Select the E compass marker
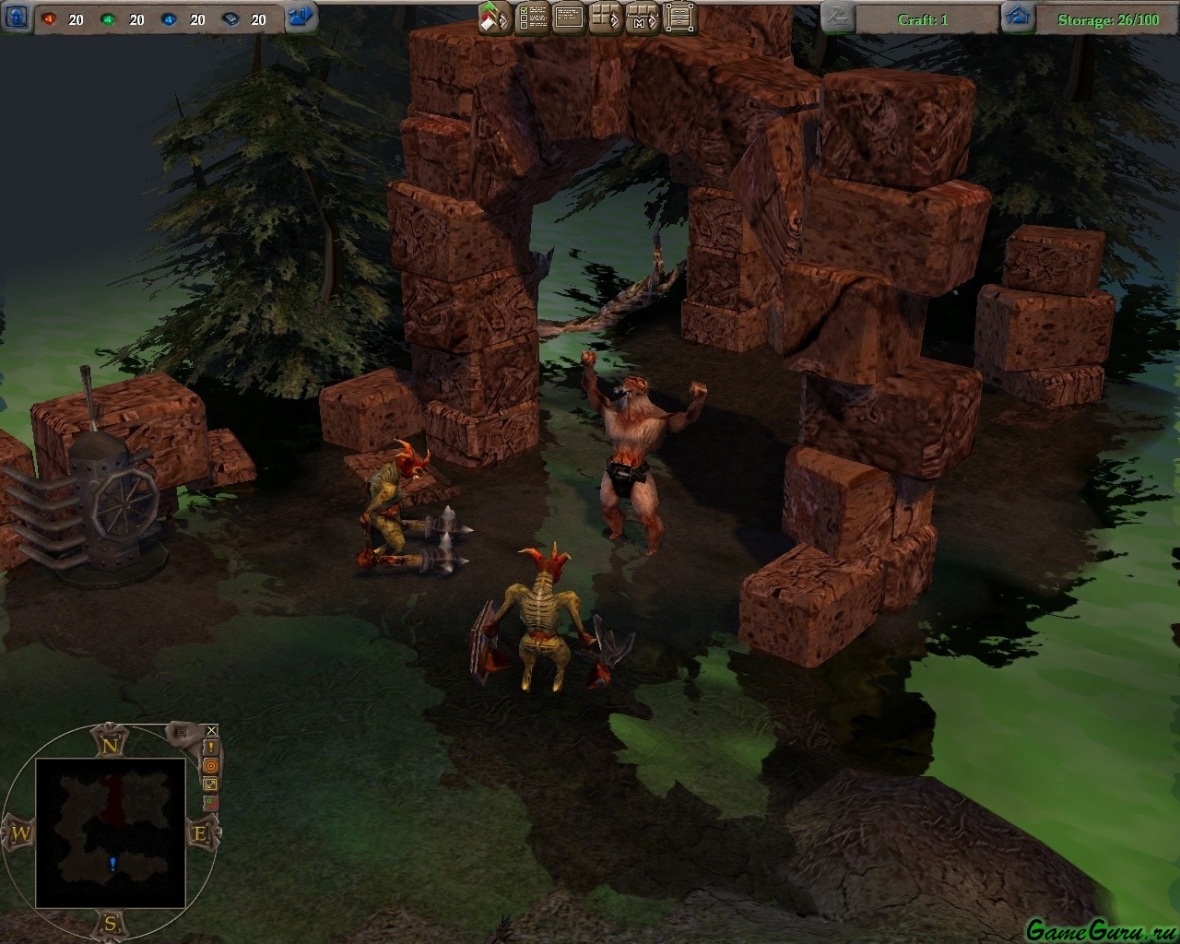This screenshot has width=1180, height=944. (x=200, y=832)
